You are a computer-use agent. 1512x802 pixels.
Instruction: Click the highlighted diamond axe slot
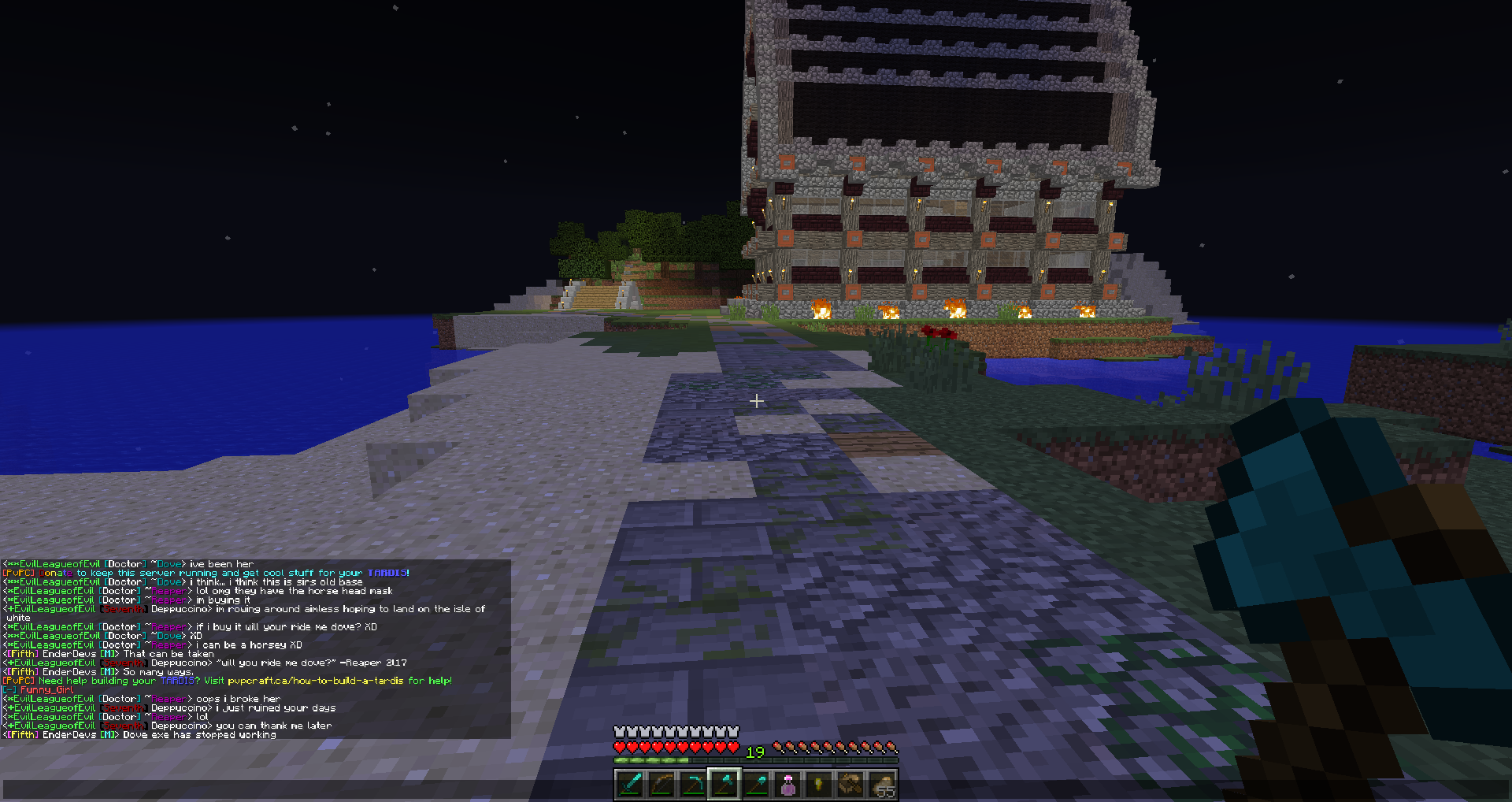[724, 785]
